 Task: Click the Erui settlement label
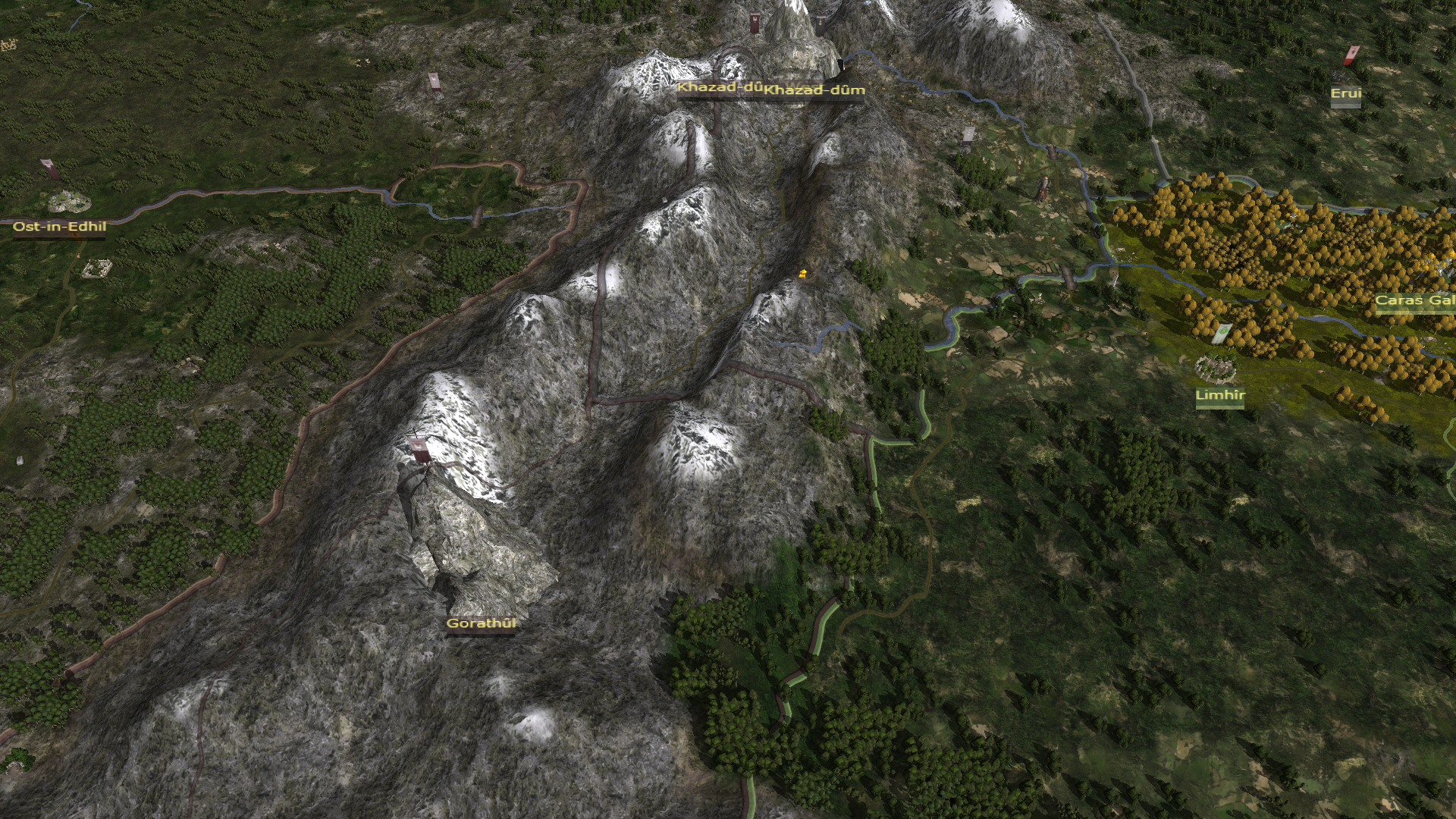tap(1346, 94)
